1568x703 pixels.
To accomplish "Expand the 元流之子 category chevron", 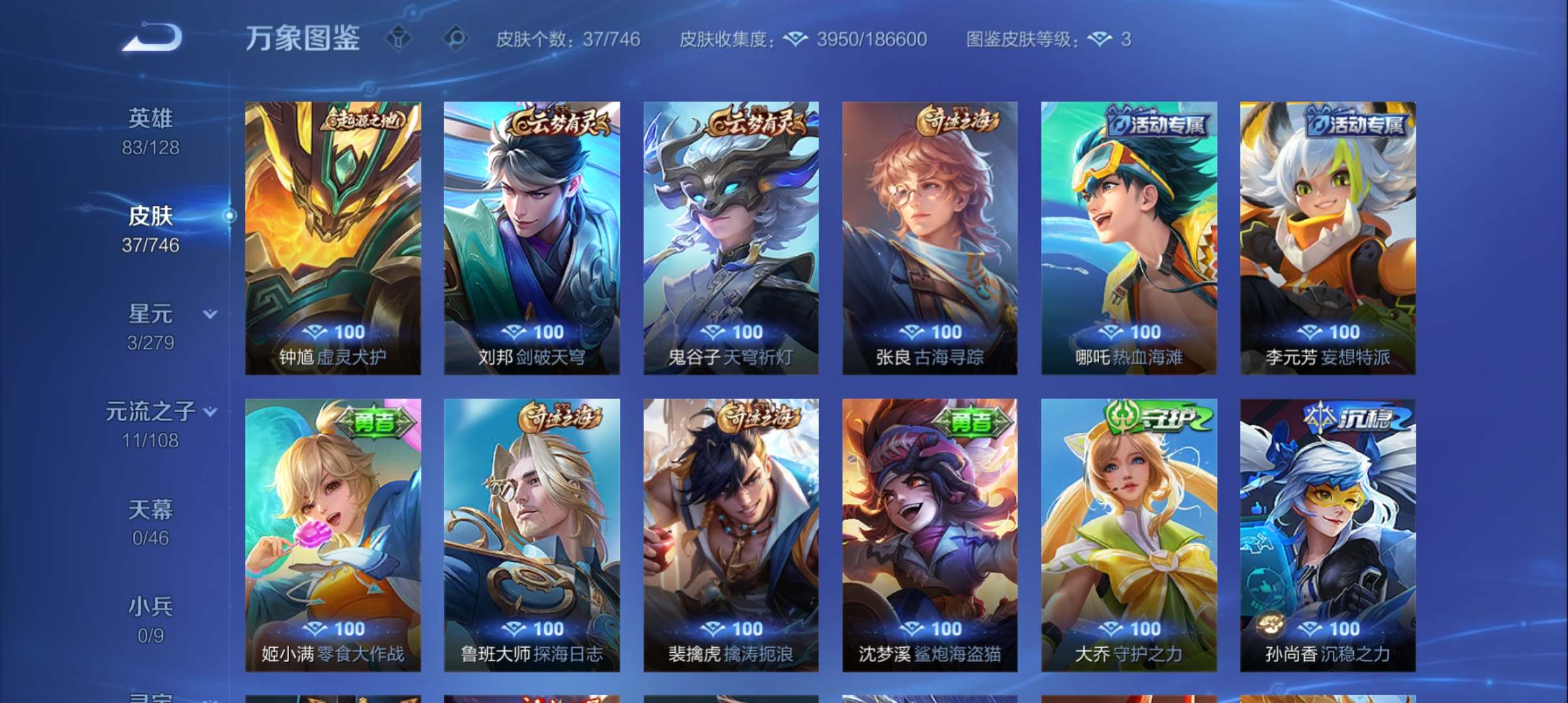I will pos(210,412).
